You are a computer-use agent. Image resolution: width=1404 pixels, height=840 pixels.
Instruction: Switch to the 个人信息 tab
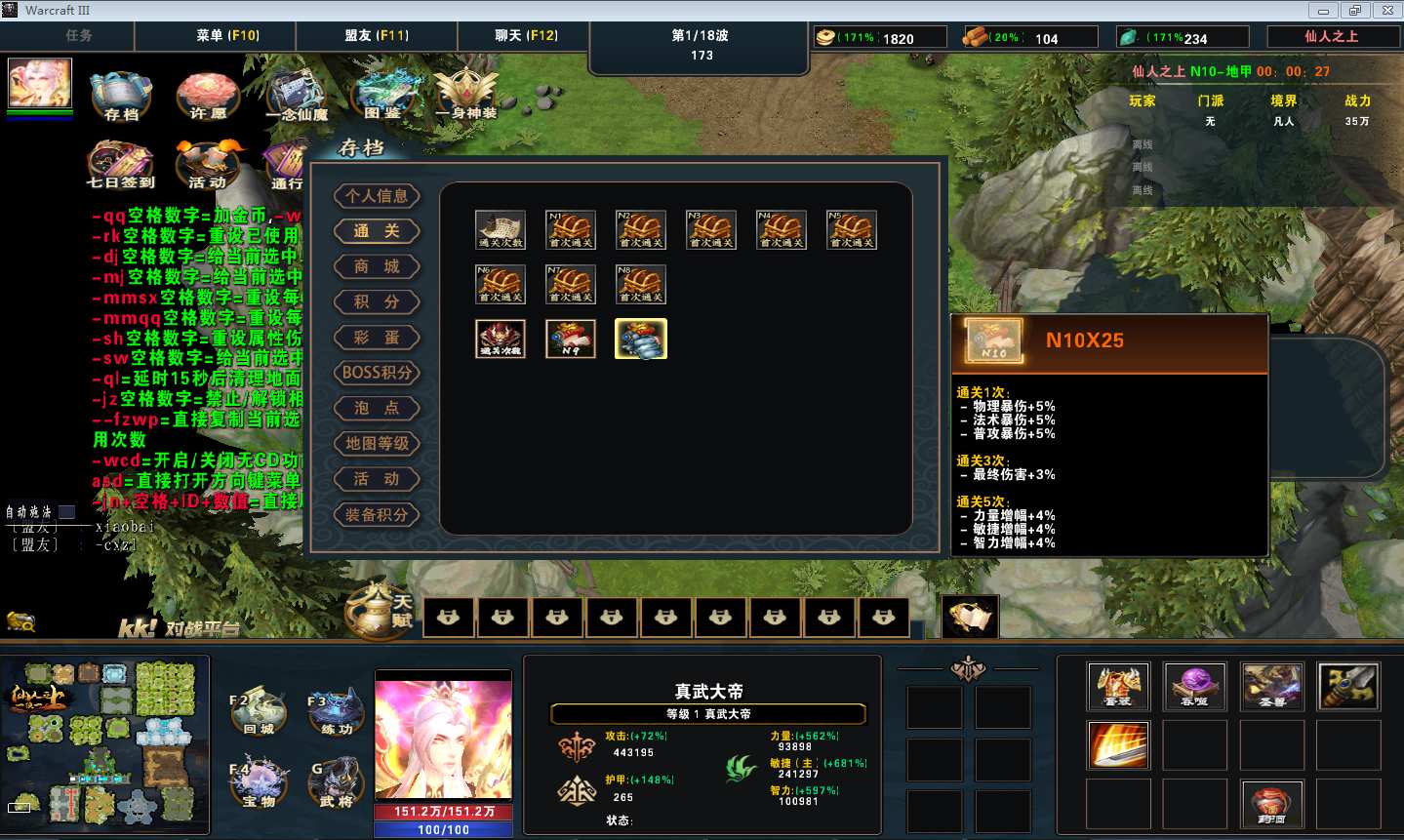click(377, 196)
